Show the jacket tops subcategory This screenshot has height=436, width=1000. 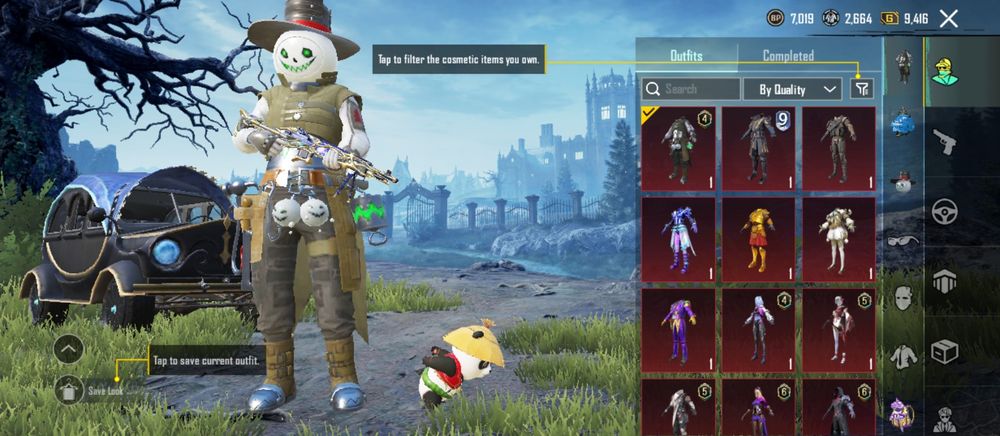click(x=903, y=356)
